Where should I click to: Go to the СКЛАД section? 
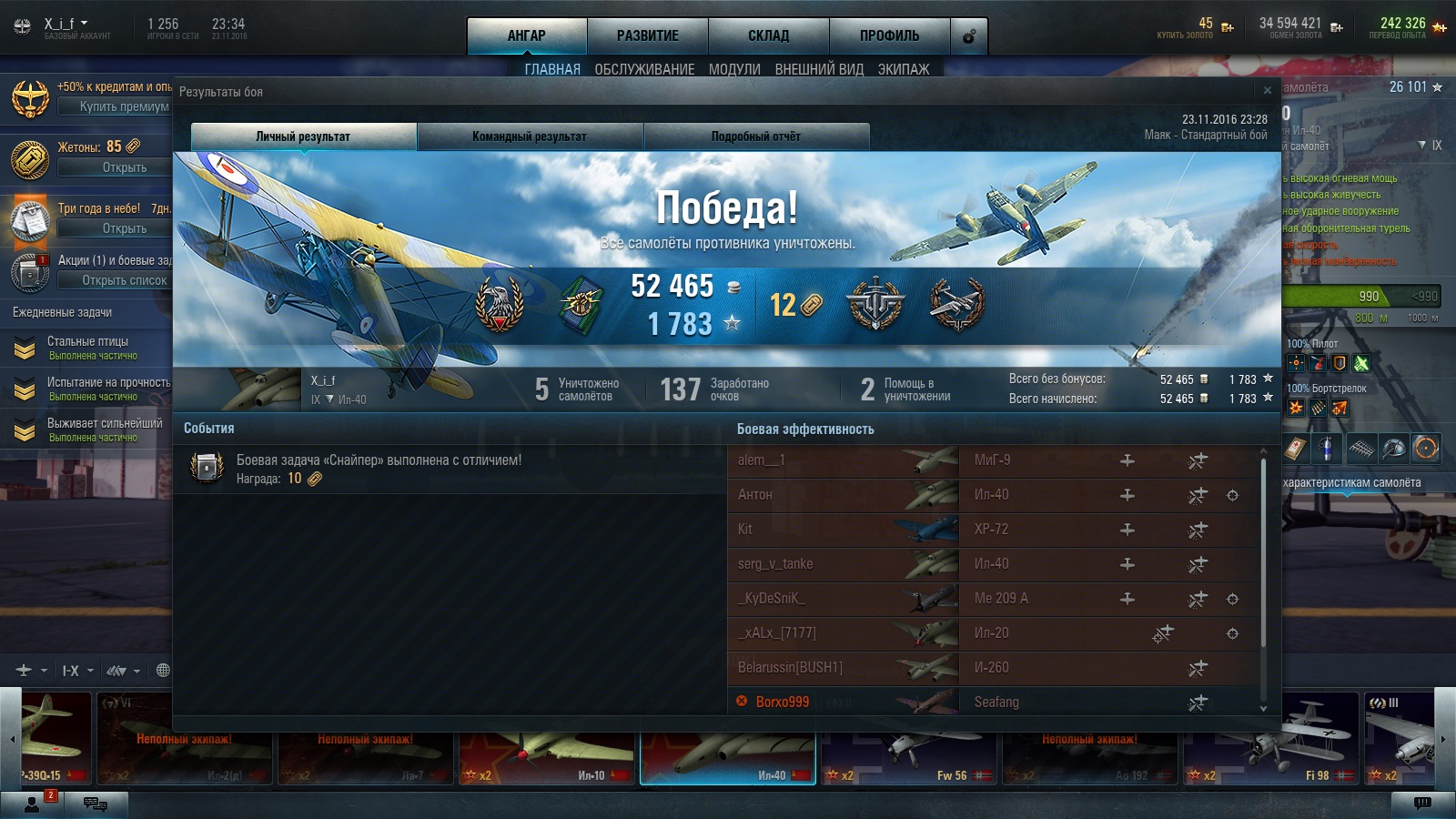point(768,35)
